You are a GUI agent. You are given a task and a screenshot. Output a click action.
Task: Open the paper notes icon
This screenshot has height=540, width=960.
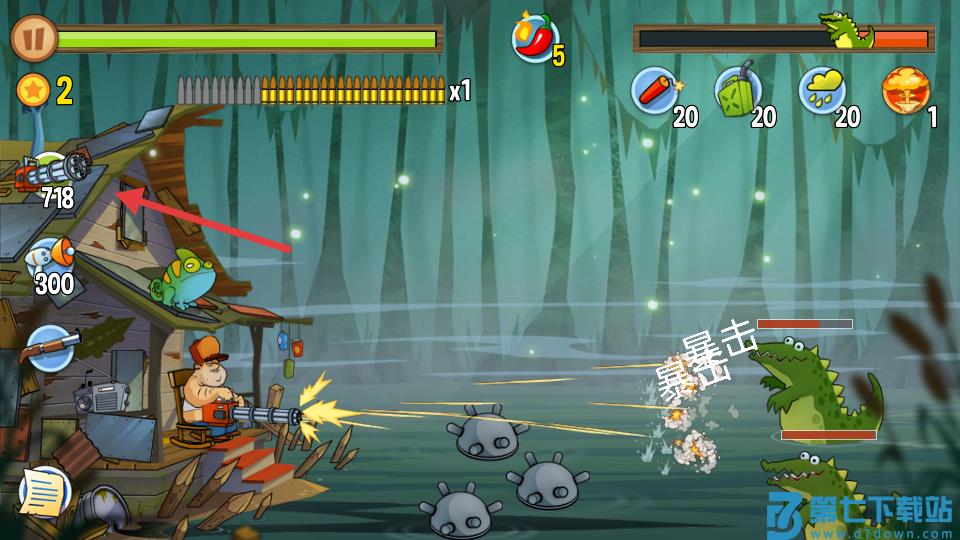point(45,490)
